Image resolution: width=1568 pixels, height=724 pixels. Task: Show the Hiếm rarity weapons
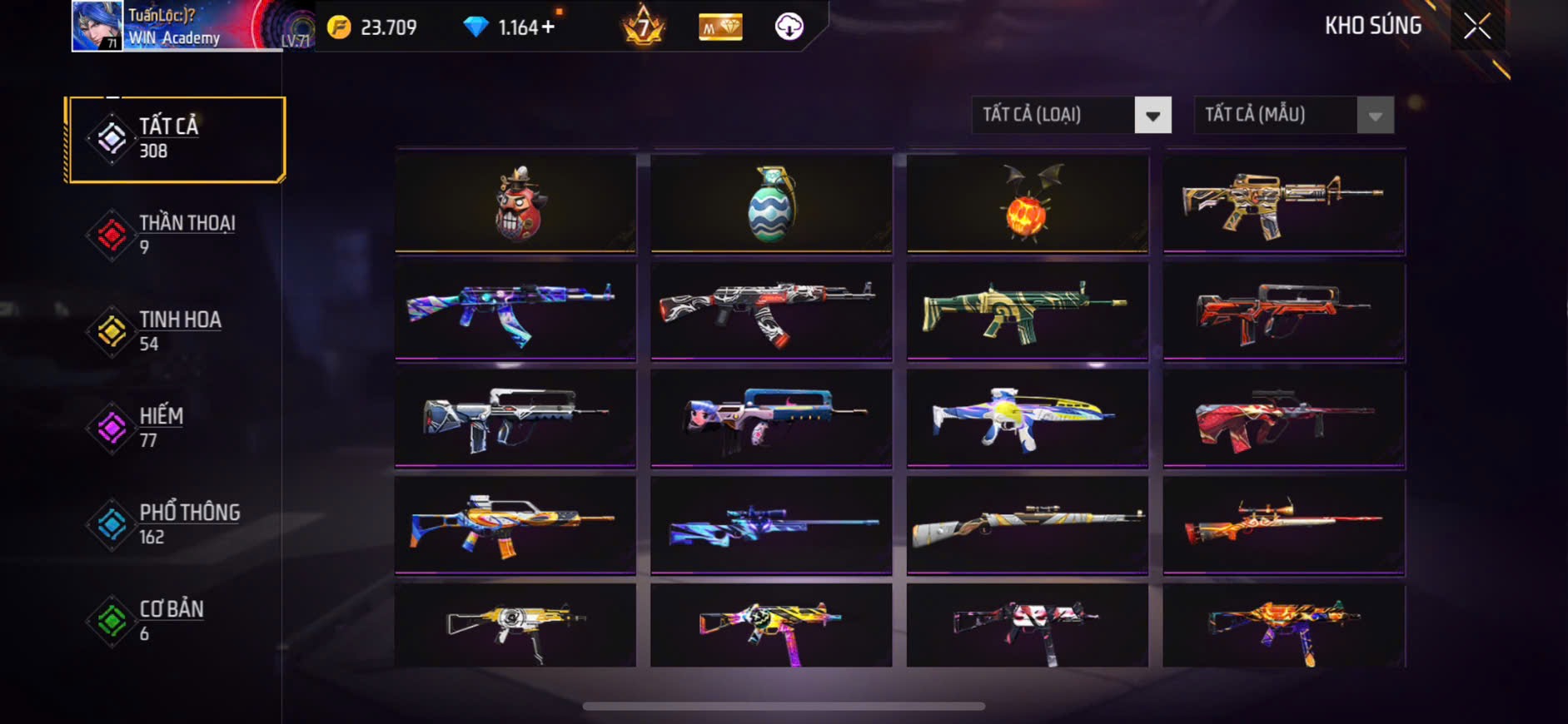coord(177,428)
